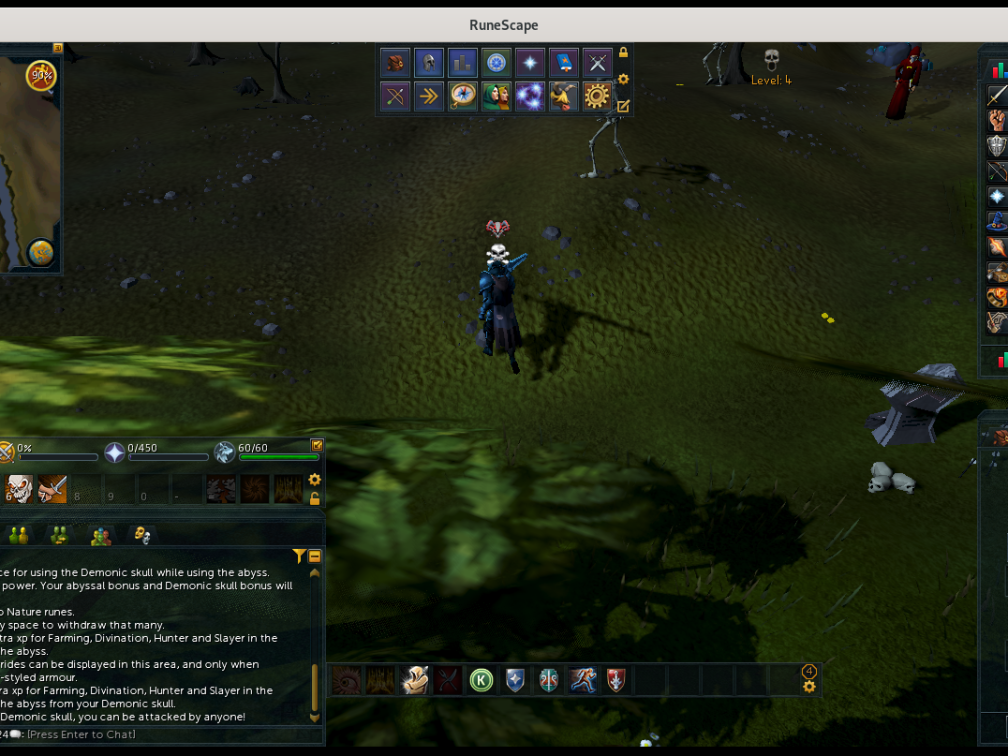Click the minimap world map globe button
1008x756 pixels.
click(41, 252)
